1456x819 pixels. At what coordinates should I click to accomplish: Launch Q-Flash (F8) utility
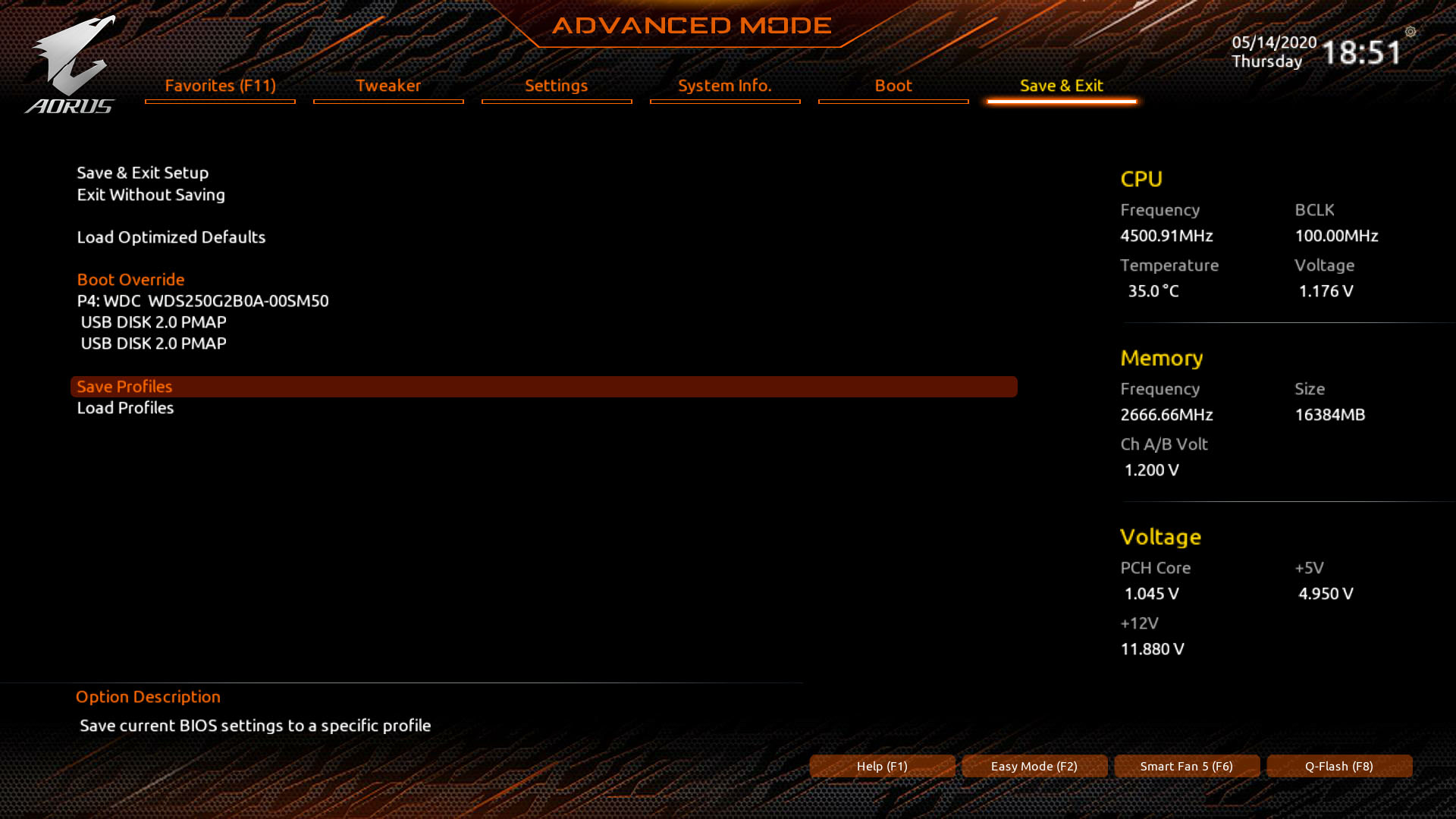point(1339,766)
